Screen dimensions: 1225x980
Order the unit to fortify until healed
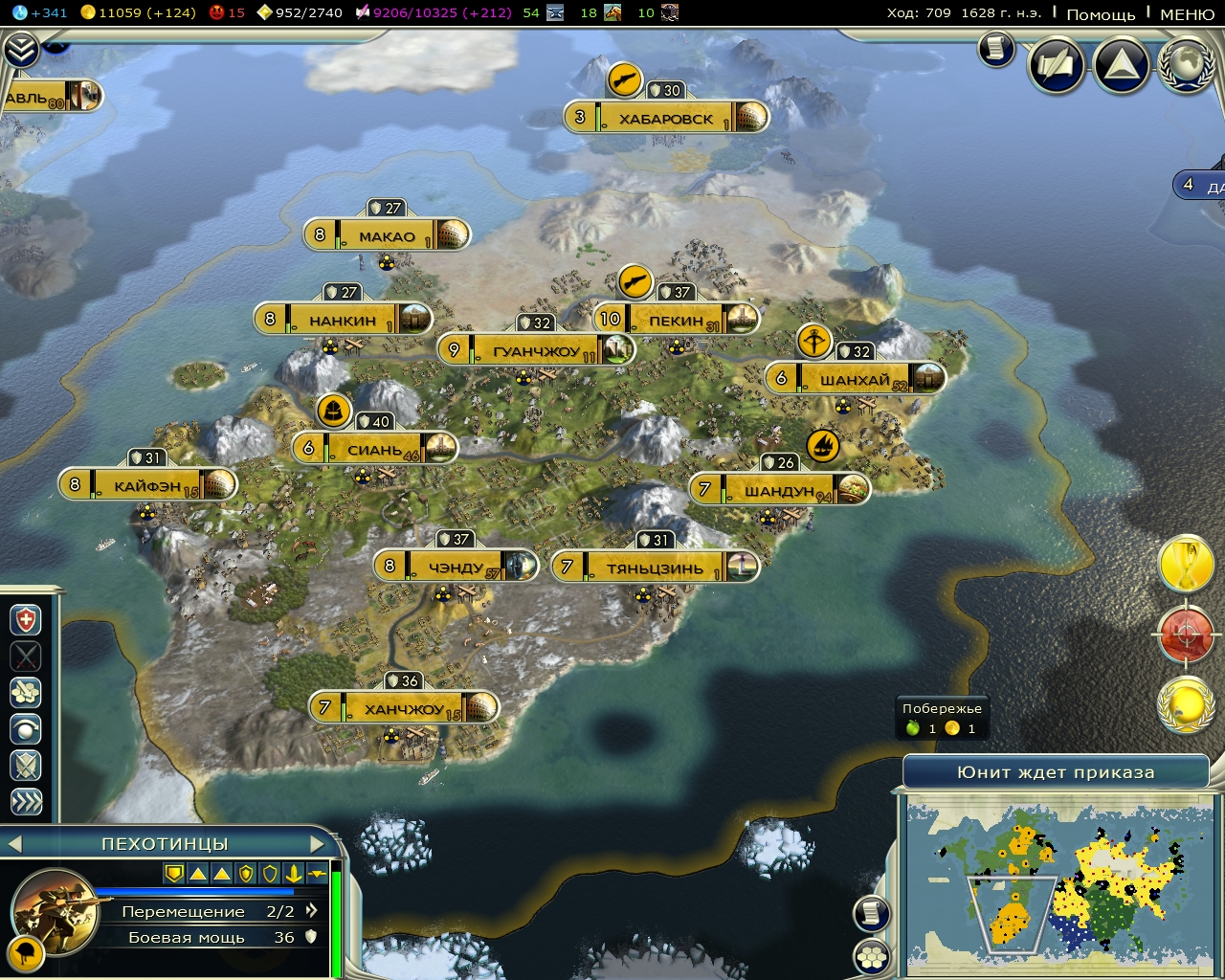pos(25,618)
